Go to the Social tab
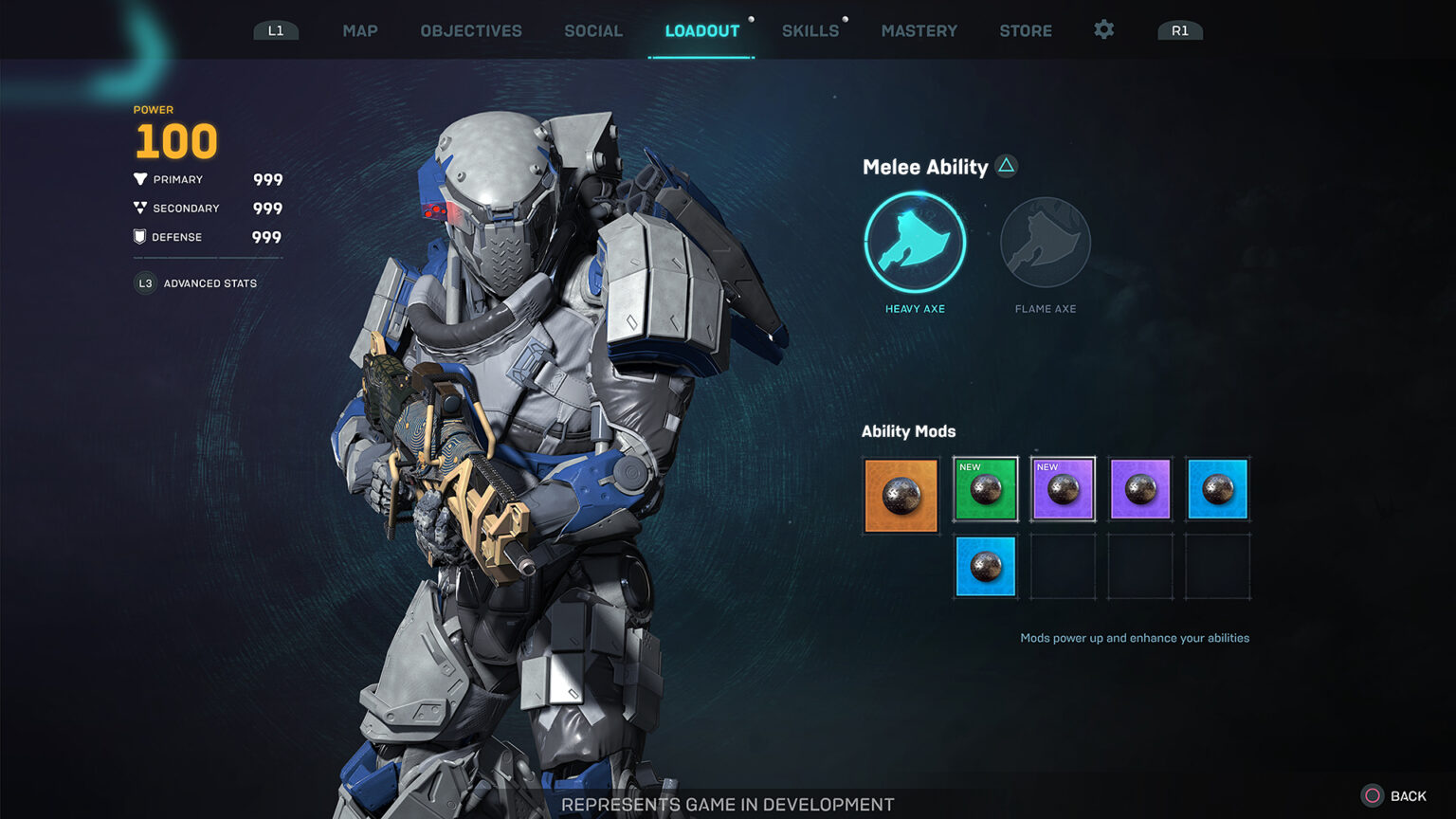The image size is (1456, 819). point(593,30)
